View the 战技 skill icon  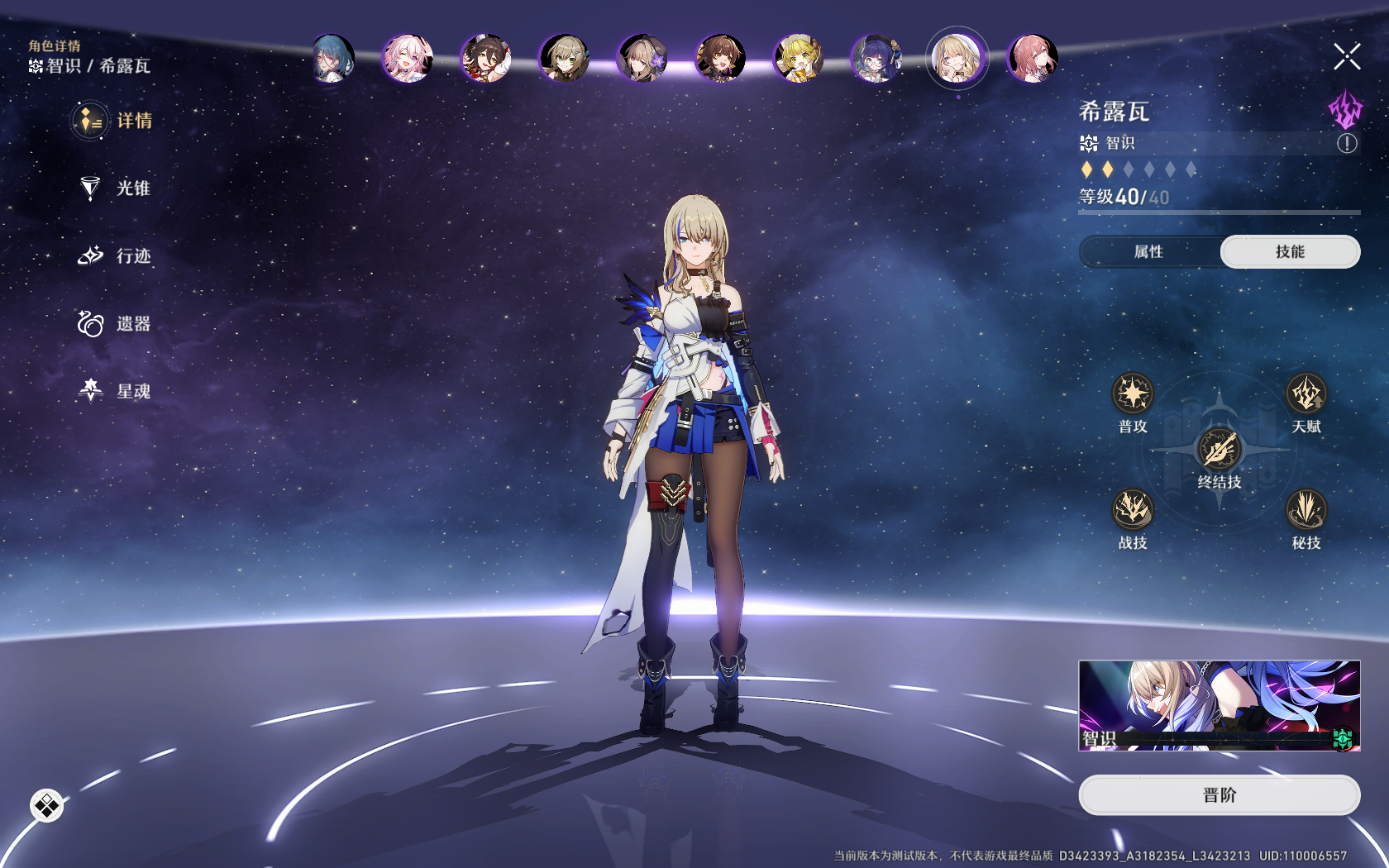click(1133, 509)
